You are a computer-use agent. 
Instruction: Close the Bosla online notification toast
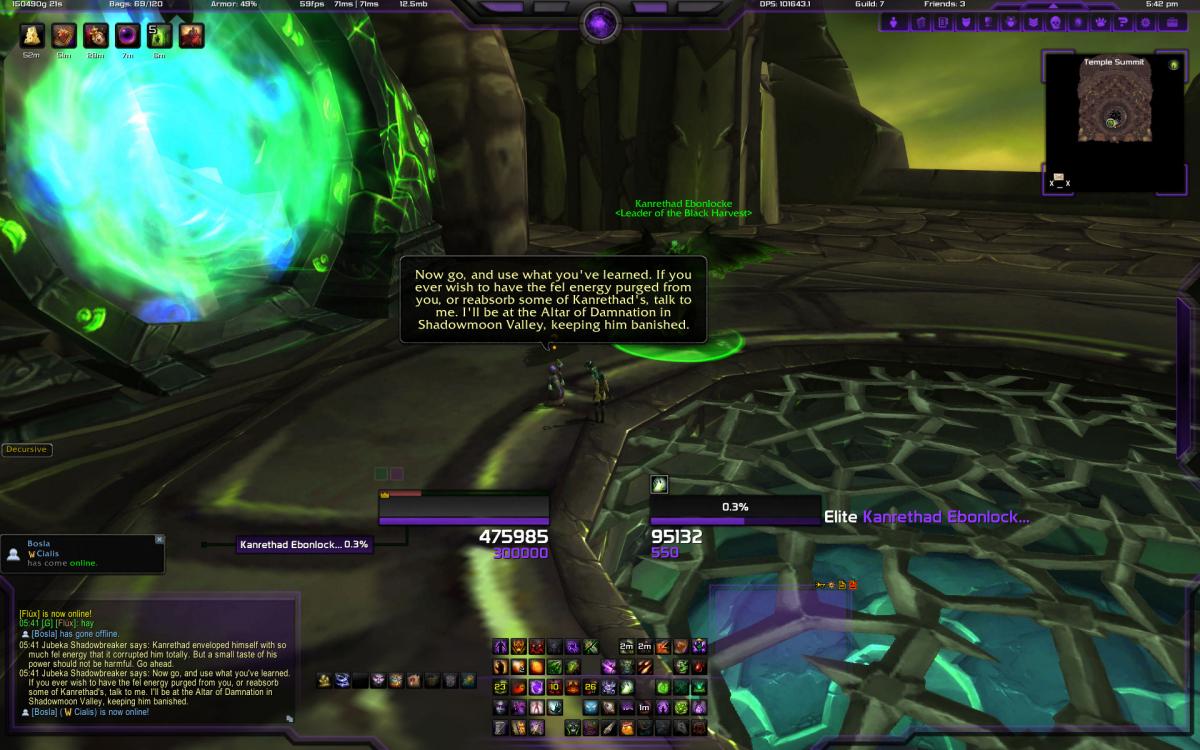(x=159, y=540)
